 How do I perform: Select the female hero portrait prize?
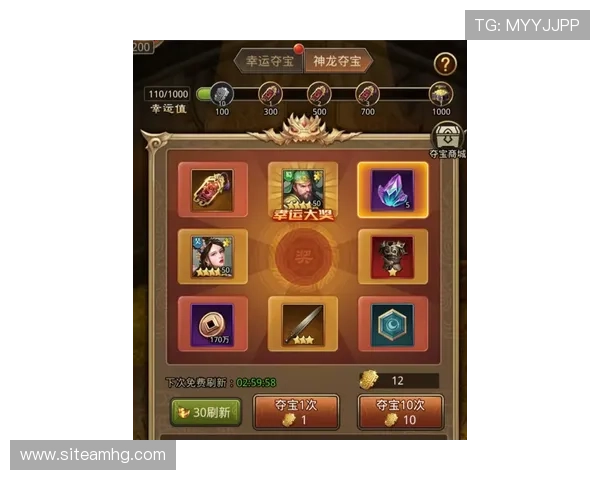213,257
